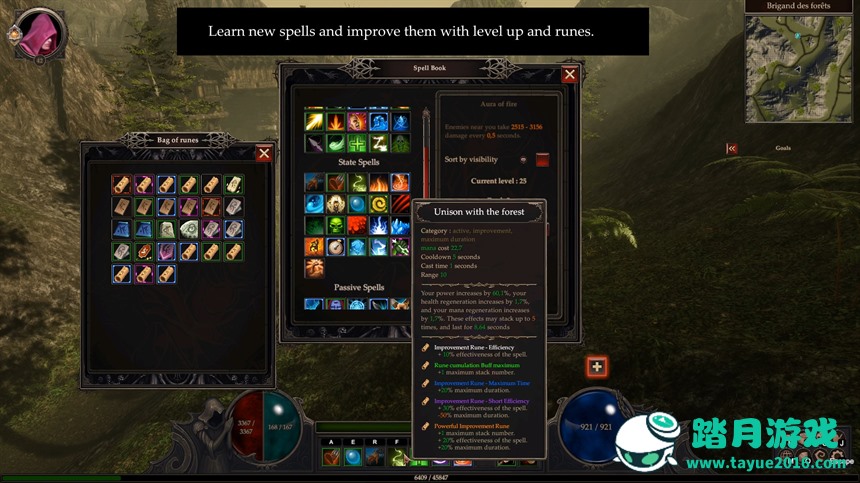860x483 pixels.
Task: Click the orange plus button above mana orb
Action: pos(597,367)
